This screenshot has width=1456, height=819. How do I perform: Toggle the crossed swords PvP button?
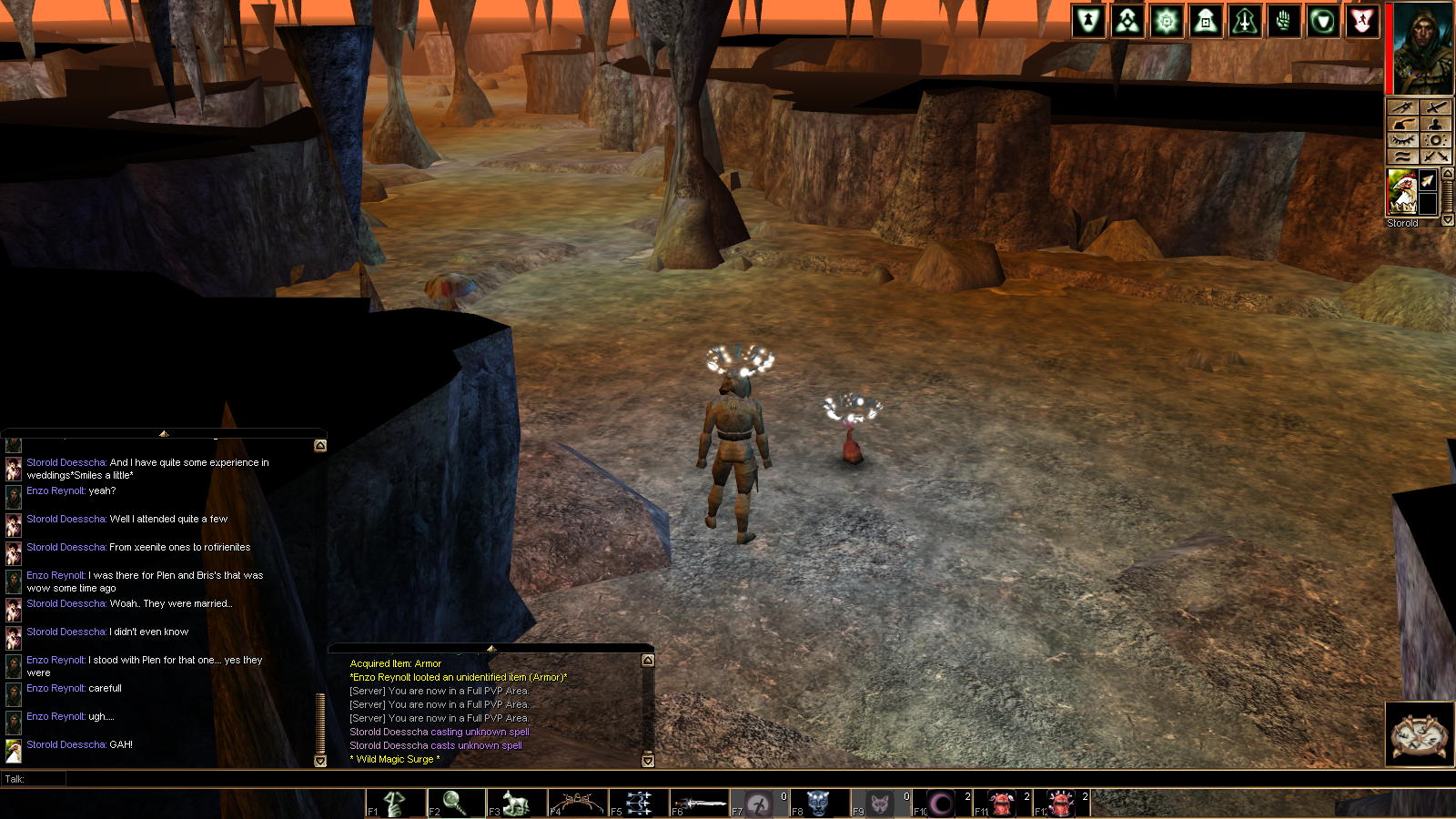click(x=1436, y=157)
